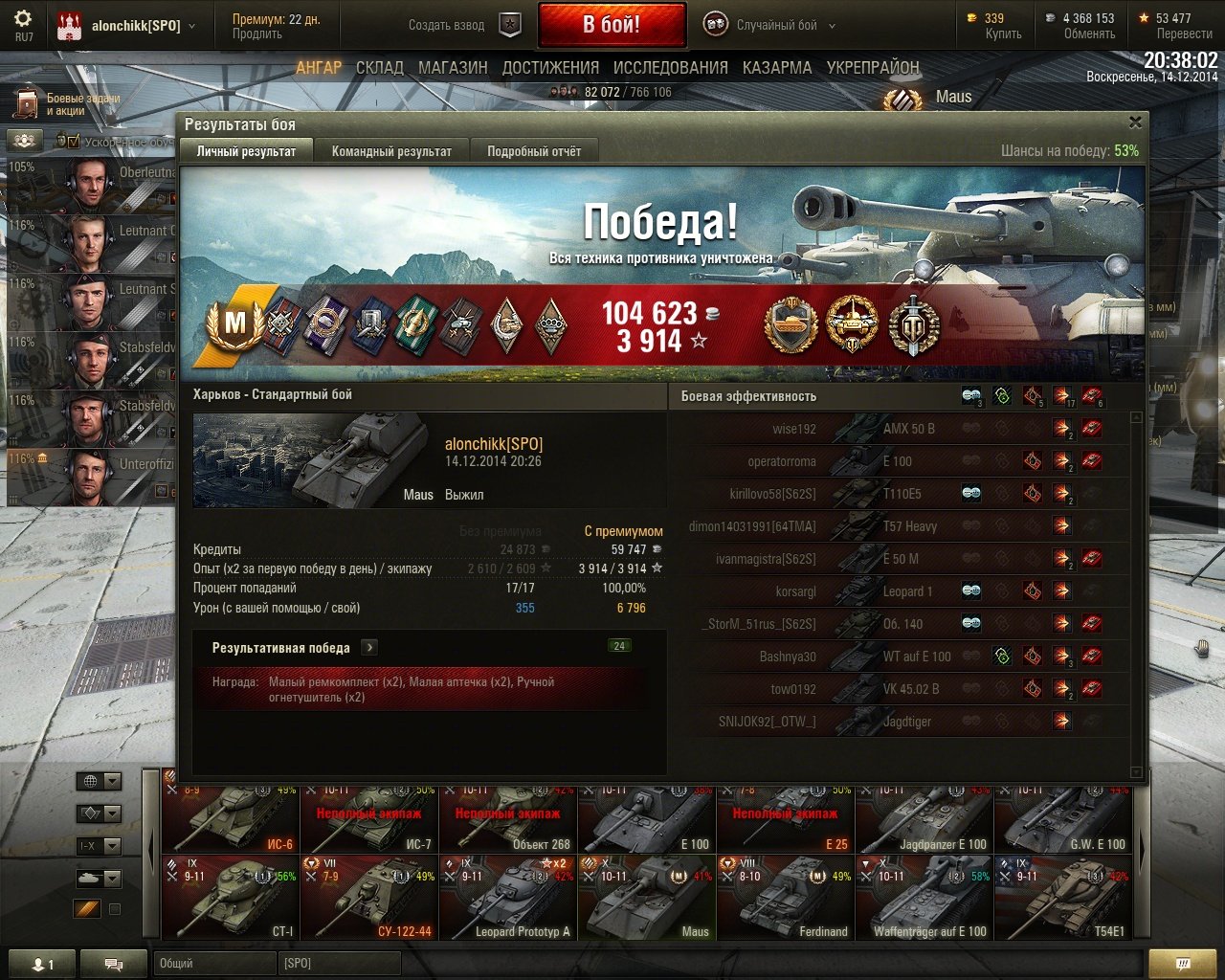Open the СКЛАД depot menu

tap(379, 68)
